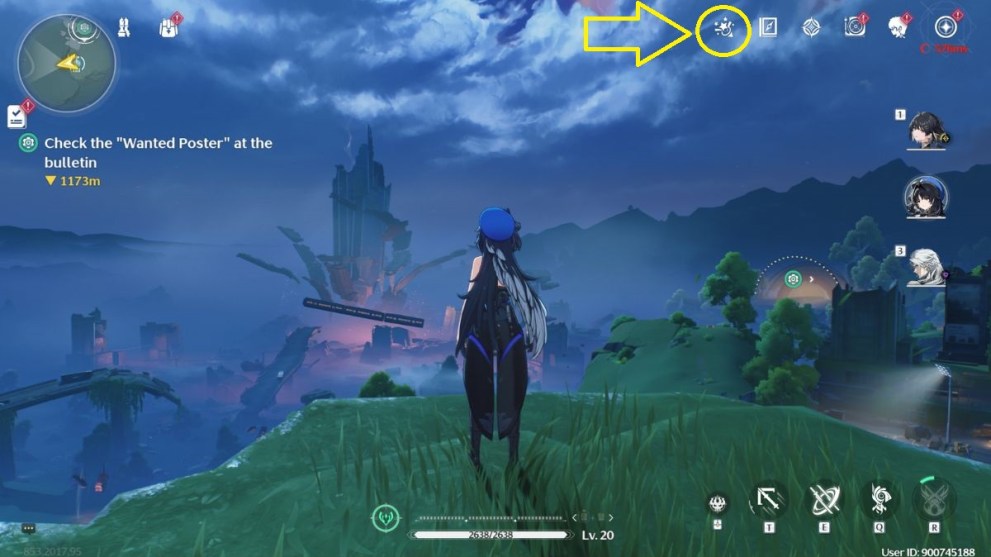Open the Resonators character head icon
The width and height of the screenshot is (991, 557).
point(897,28)
